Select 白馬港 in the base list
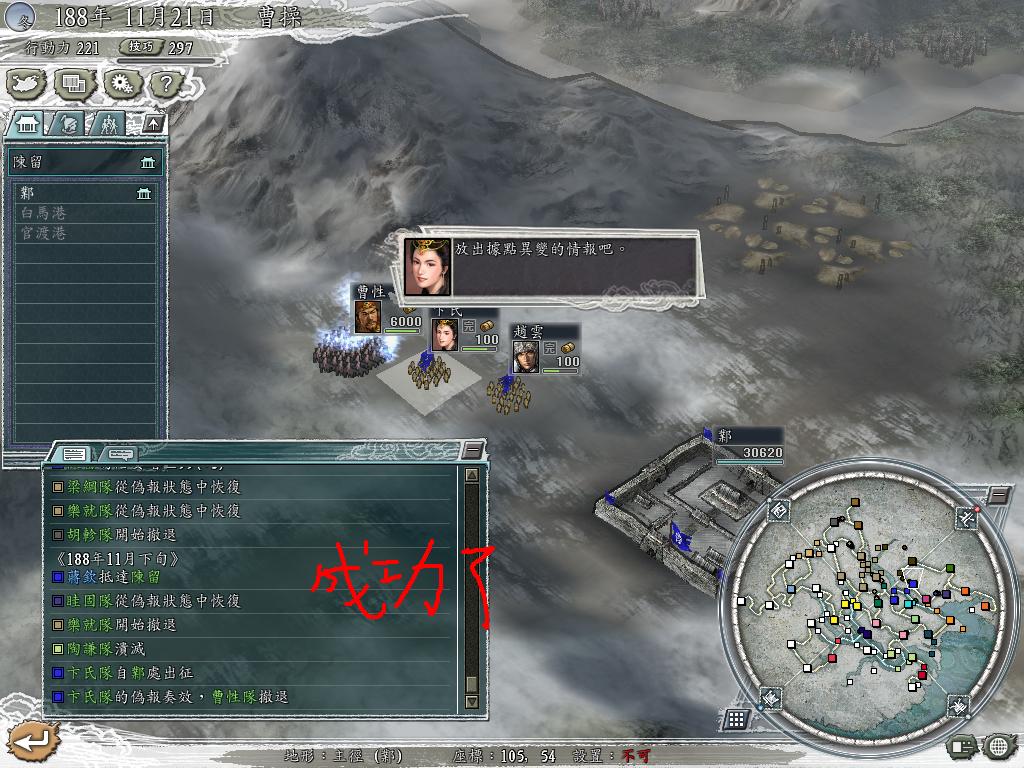Screen dimensions: 1024x768 pyautogui.click(x=84, y=213)
